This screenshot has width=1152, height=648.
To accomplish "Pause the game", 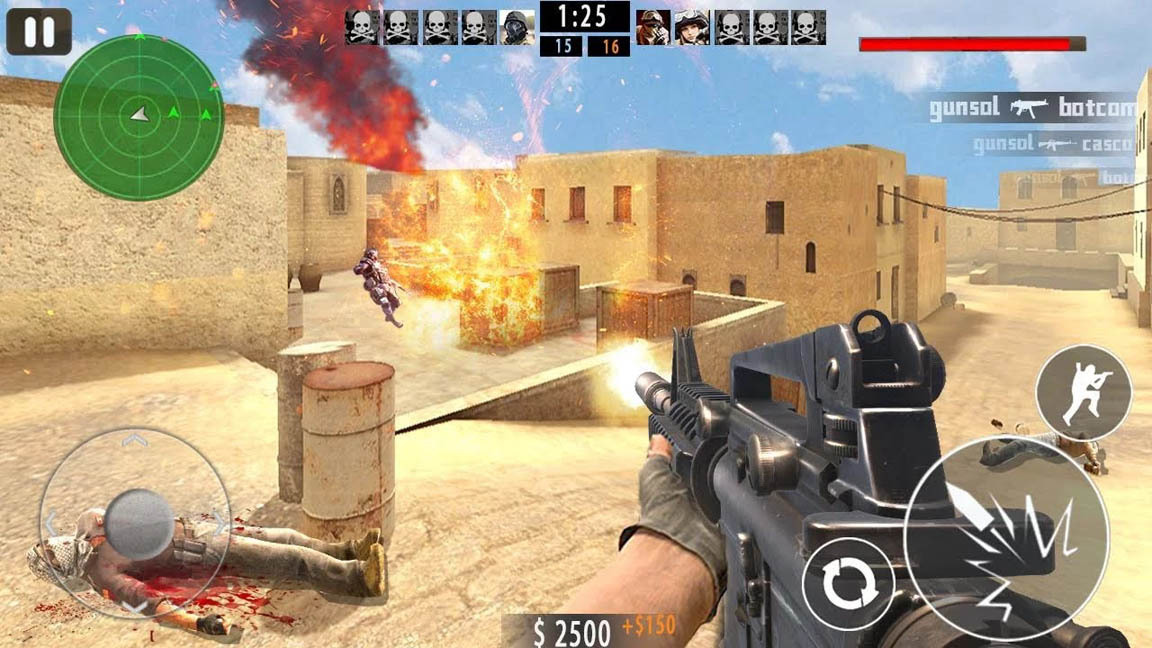I will click(39, 32).
